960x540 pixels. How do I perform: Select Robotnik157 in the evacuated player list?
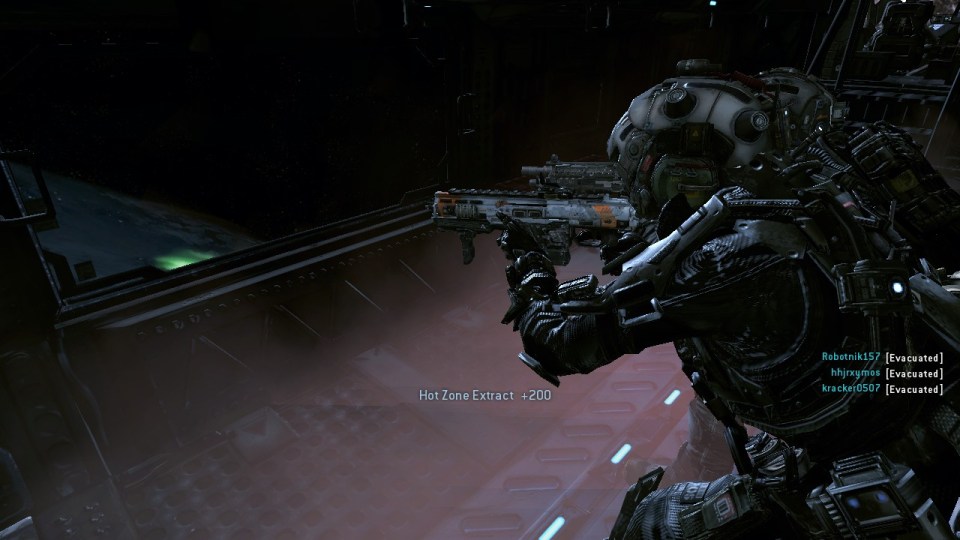851,357
